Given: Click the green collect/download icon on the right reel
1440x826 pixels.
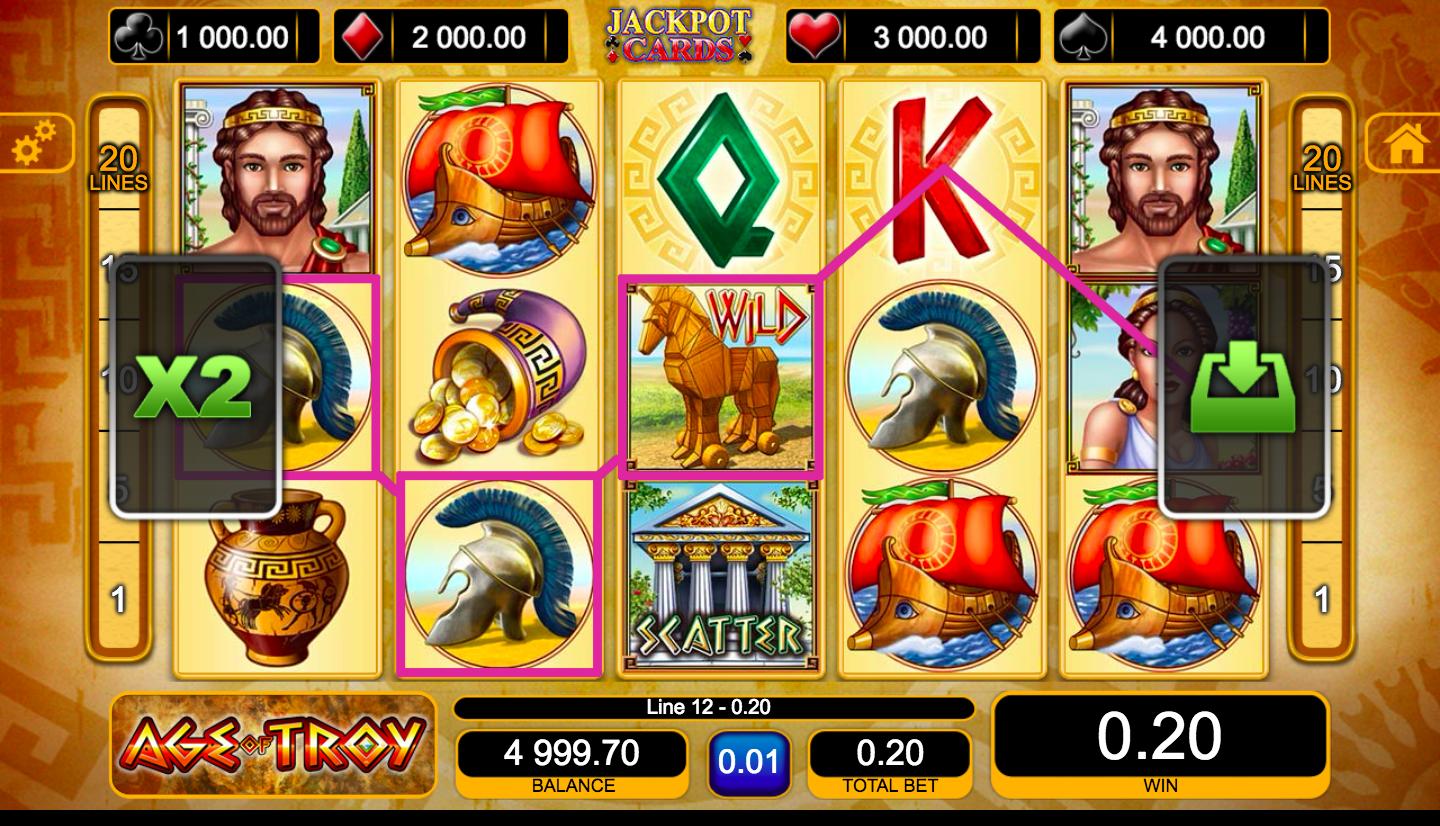Looking at the screenshot, I should 1243,384.
